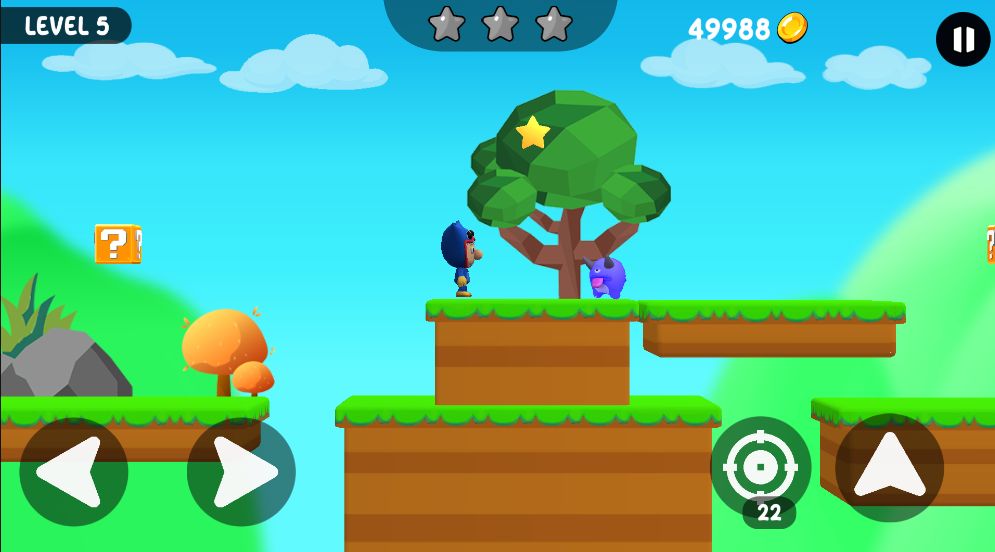Viewport: 995px width, 552px height.
Task: Tap the move left arrow button
Action: [74, 471]
